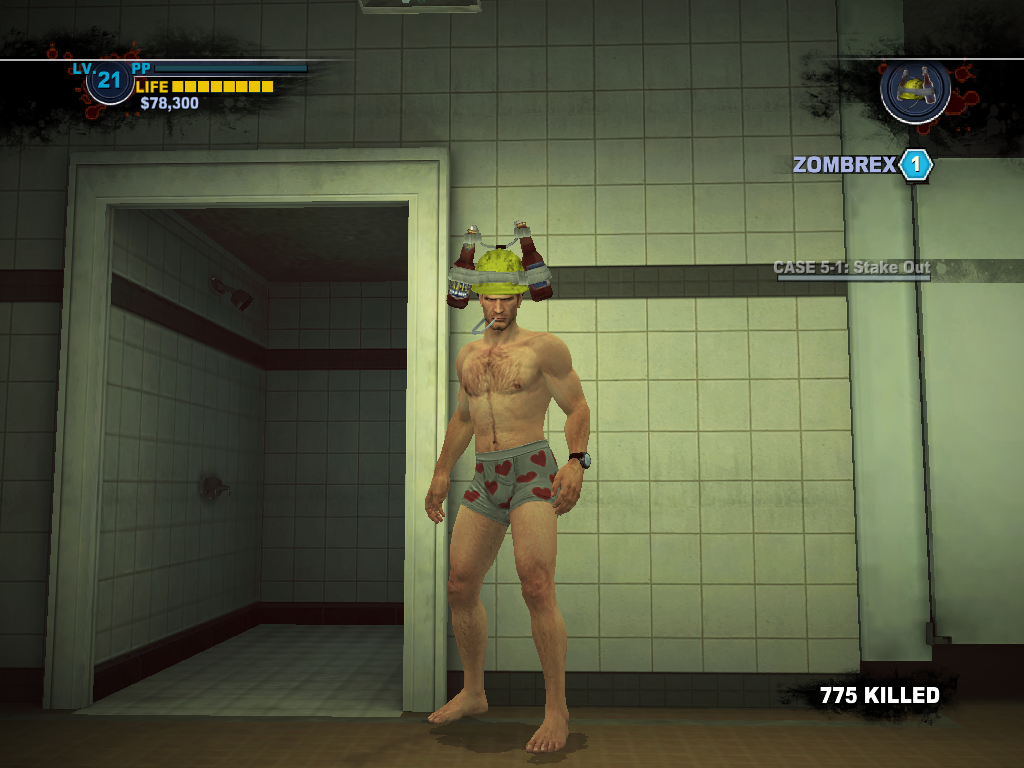The width and height of the screenshot is (1024, 768).
Task: Open the Case 5-1: Stake Out objective
Action: [852, 268]
